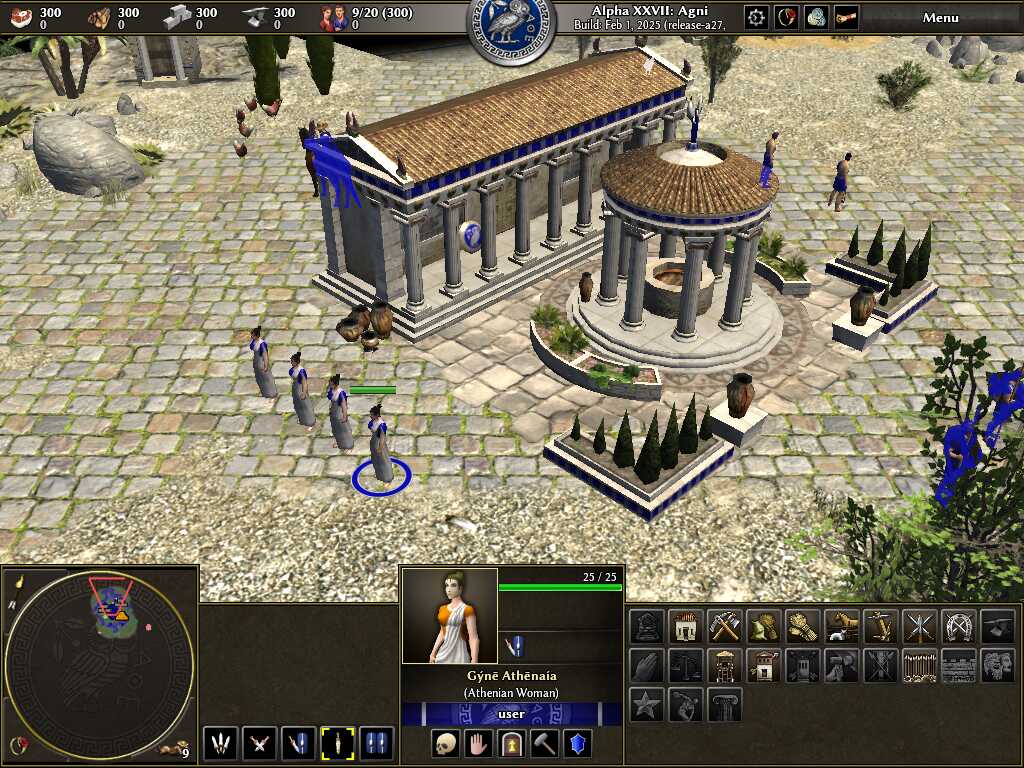Place a field using the wheat bundle icon

(x=801, y=627)
